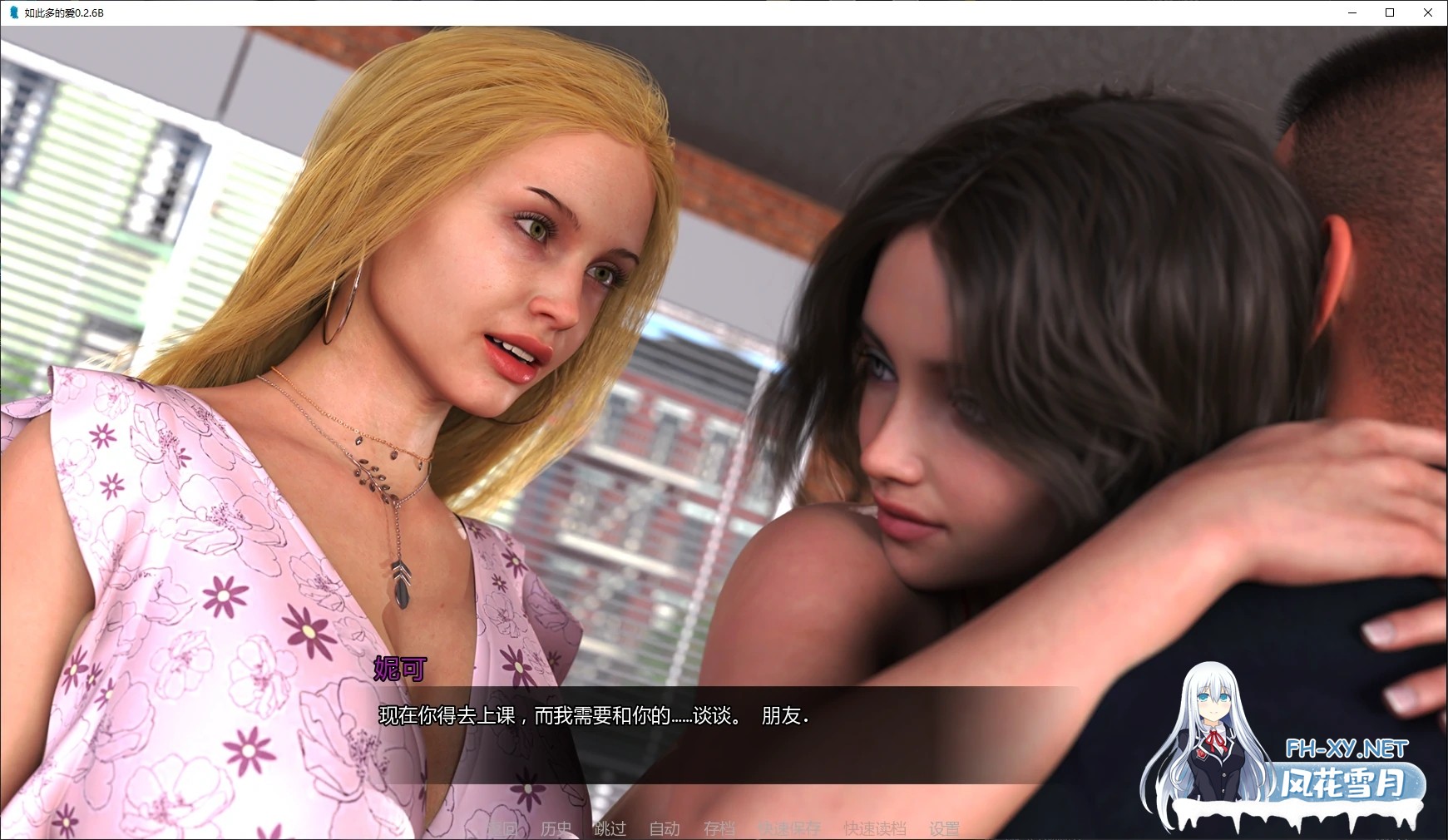1448x840 pixels.
Task: Enable 自动 auto-play mode
Action: (x=664, y=828)
